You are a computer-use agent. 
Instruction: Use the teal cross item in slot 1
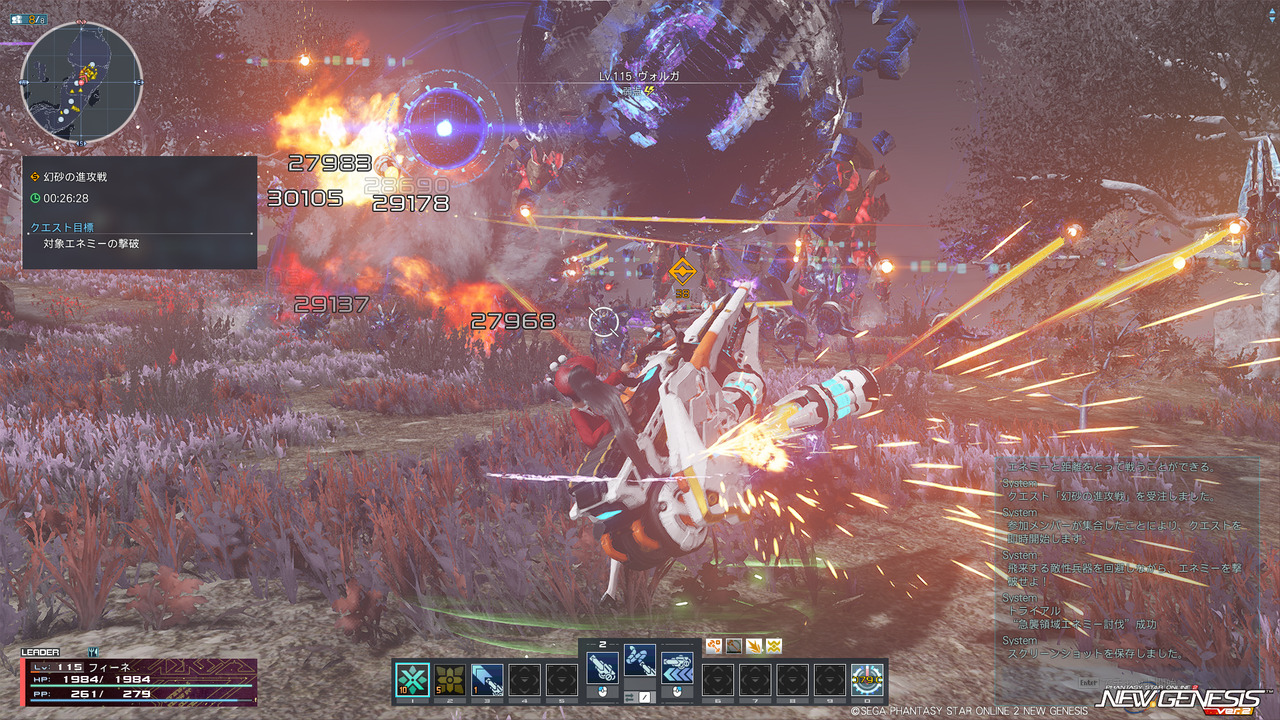(x=412, y=679)
